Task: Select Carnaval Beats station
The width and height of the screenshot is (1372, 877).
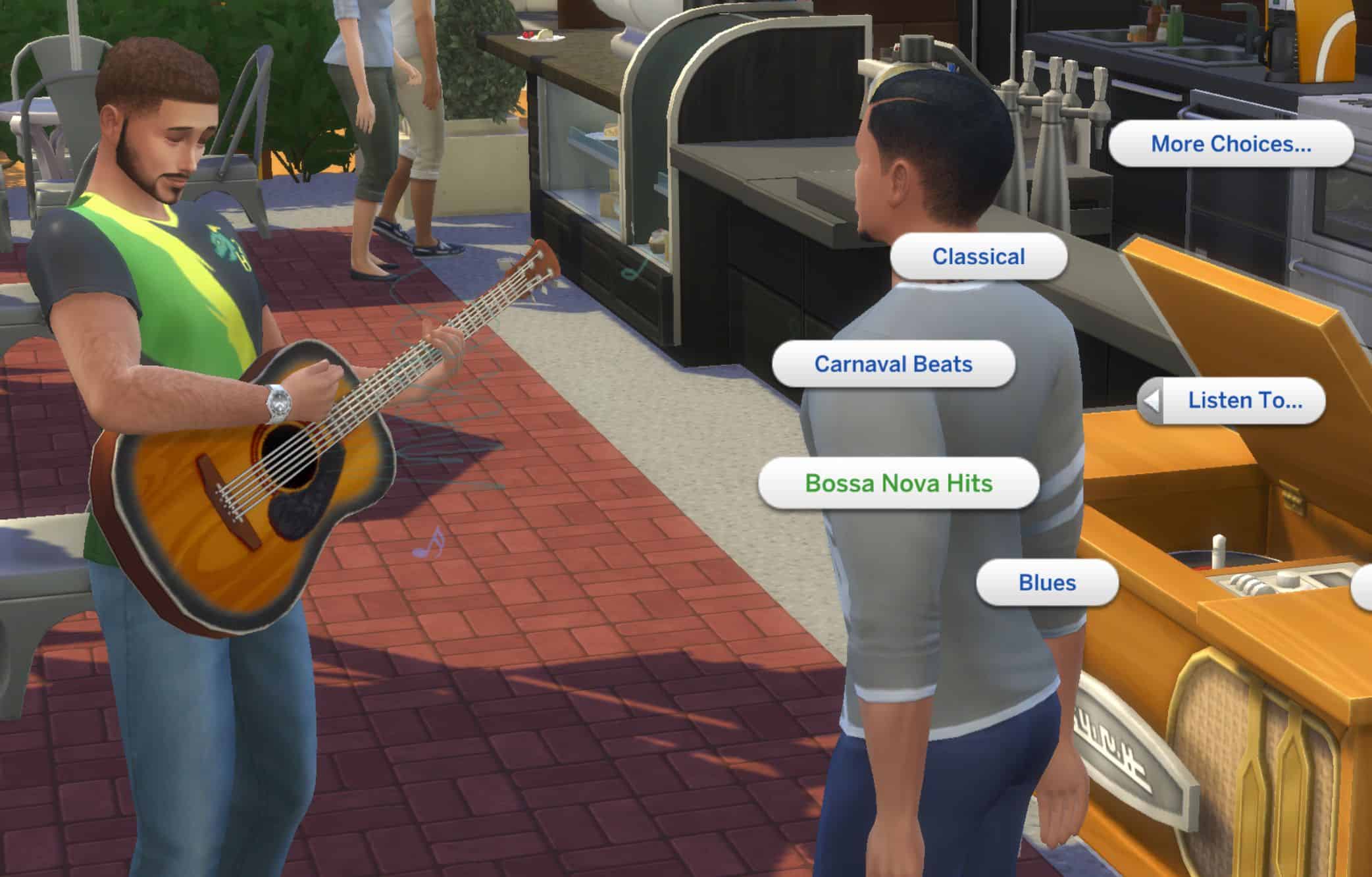Action: click(x=893, y=364)
